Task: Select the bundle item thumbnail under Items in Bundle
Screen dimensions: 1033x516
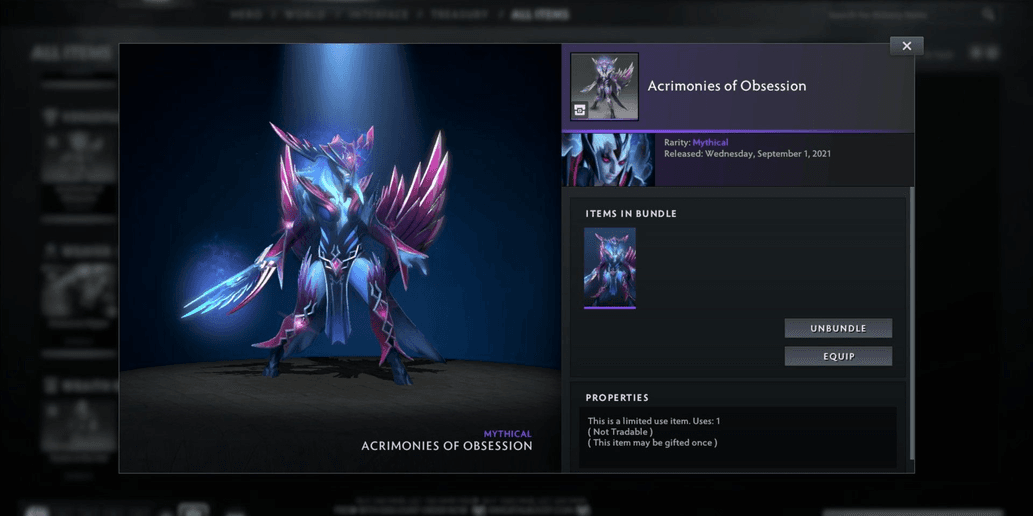Action: click(610, 267)
